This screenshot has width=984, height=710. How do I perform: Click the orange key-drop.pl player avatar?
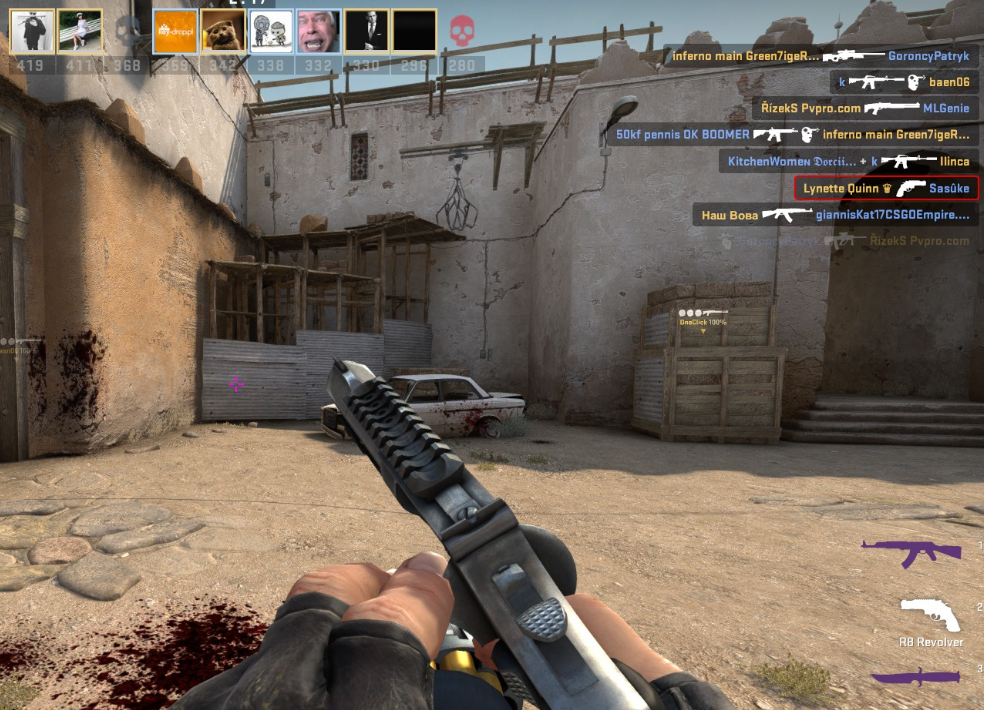[175, 31]
